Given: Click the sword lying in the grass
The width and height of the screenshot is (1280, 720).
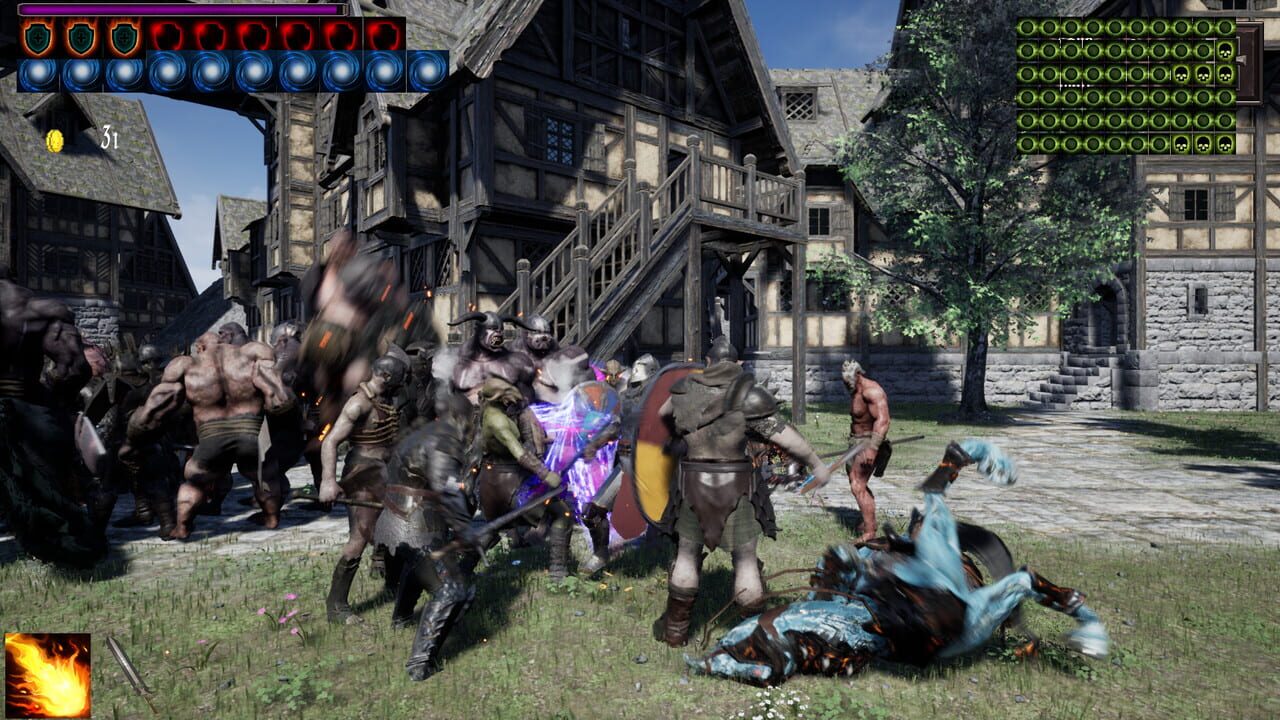Looking at the screenshot, I should pos(131,672).
